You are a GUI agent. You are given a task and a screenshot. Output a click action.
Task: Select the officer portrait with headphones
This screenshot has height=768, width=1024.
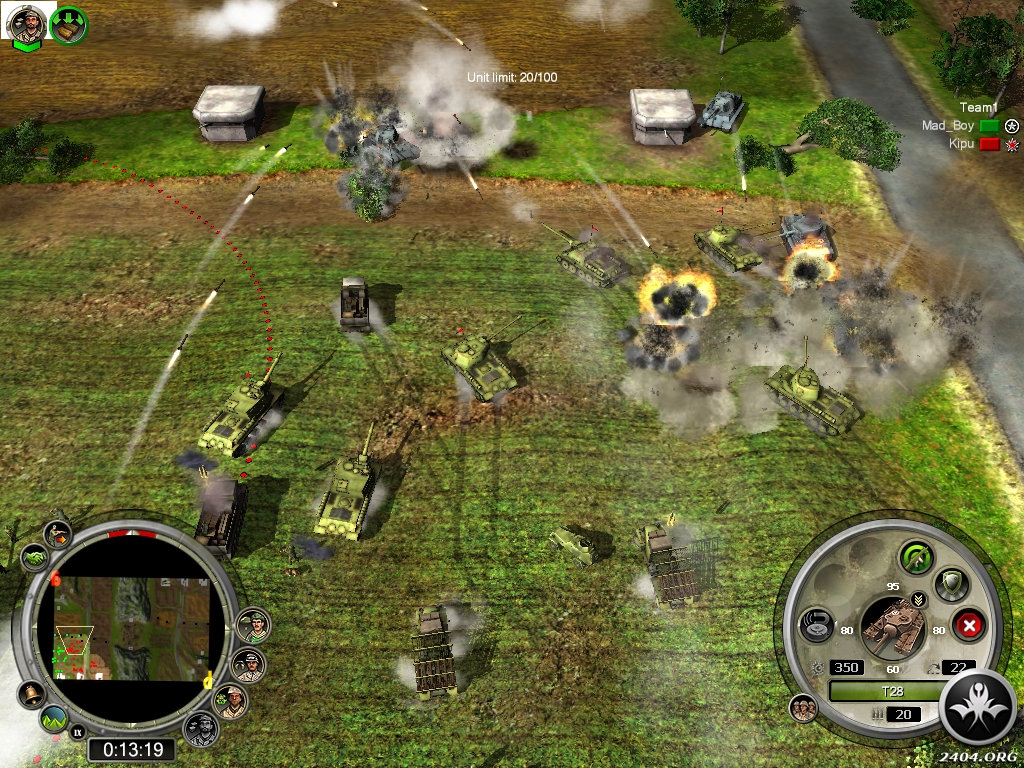(x=247, y=665)
